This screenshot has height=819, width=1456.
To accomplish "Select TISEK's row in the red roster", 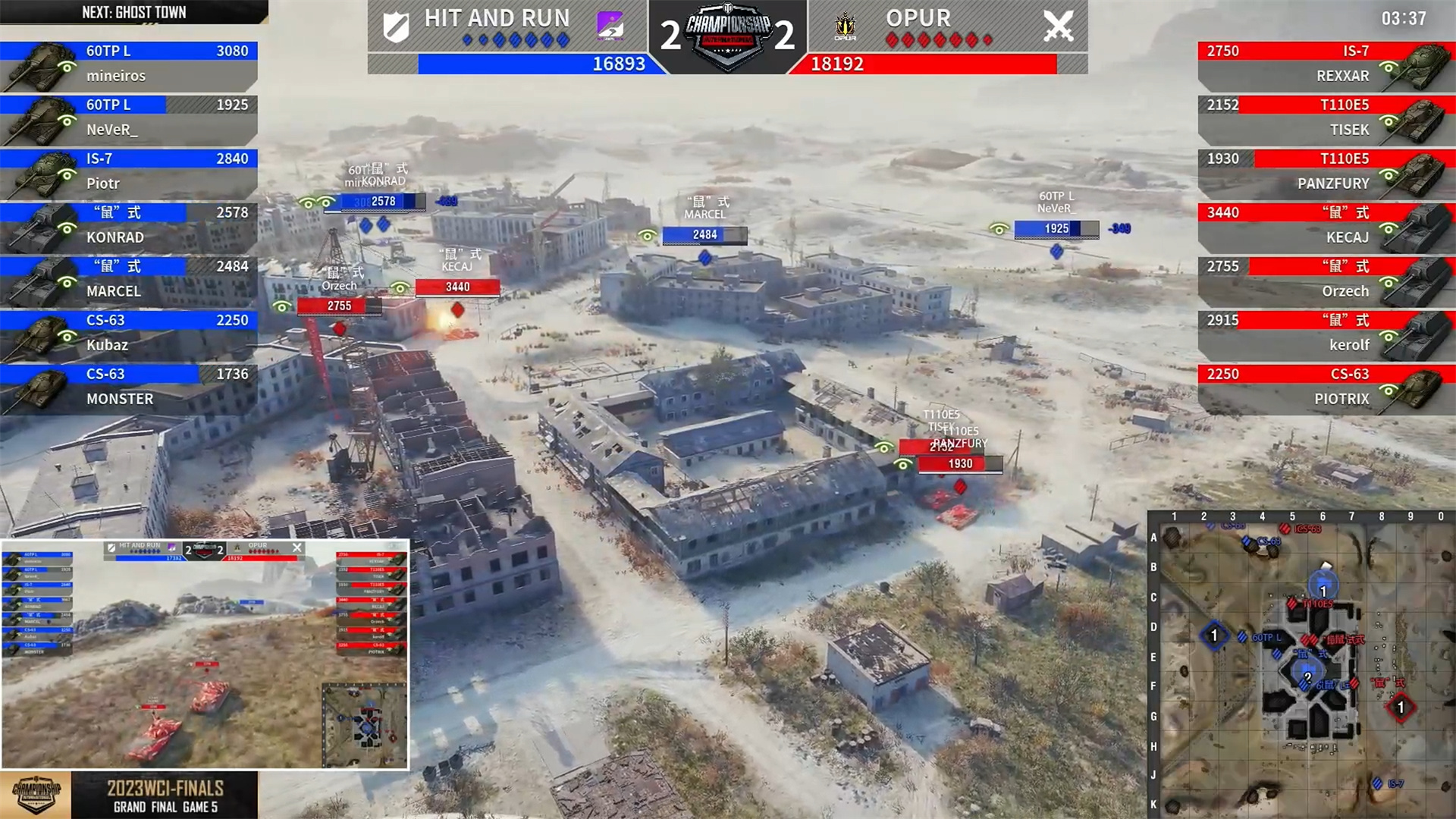I will coord(1326,118).
